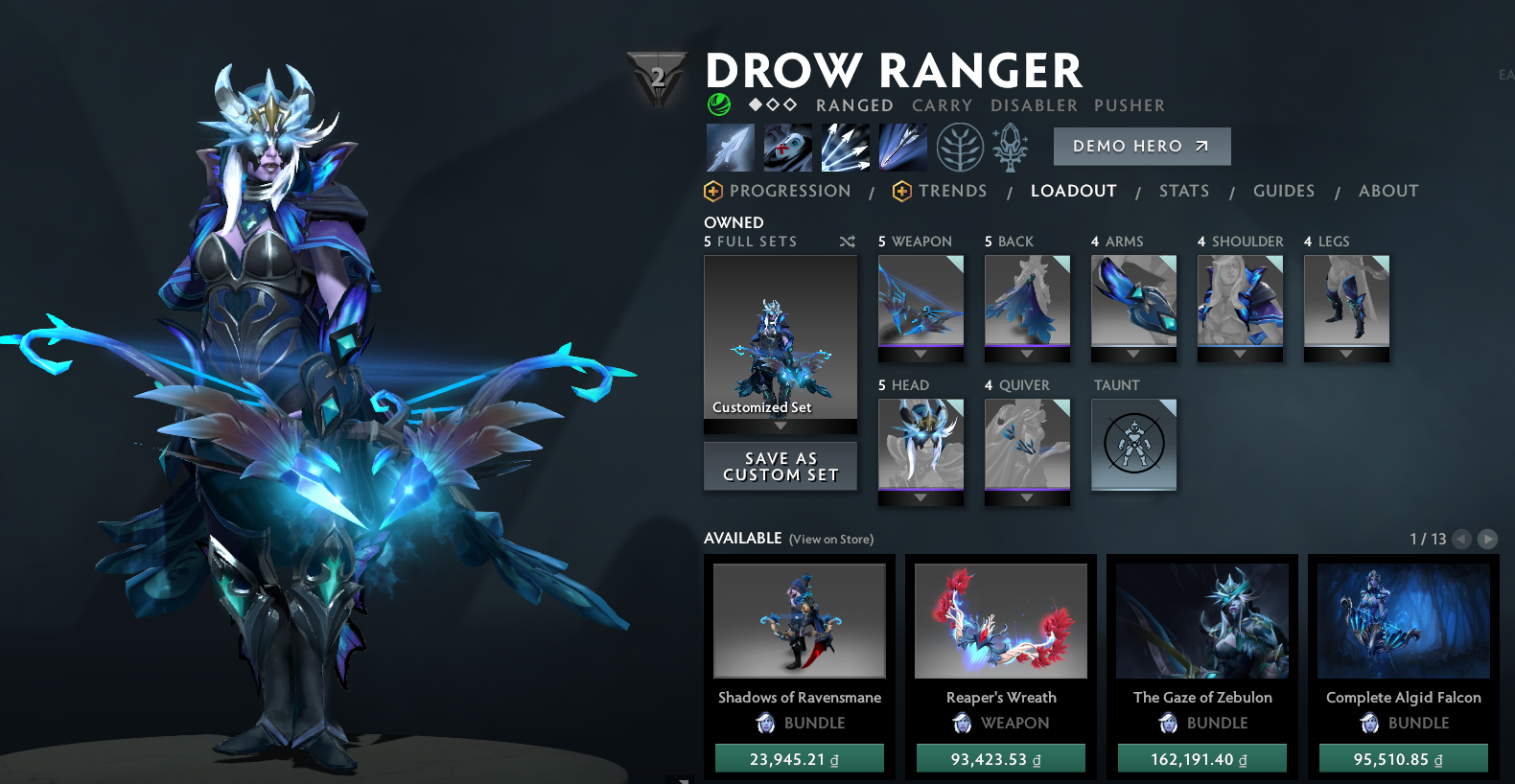Open the View on Store link
The width and height of the screenshot is (1515, 784).
click(830, 539)
